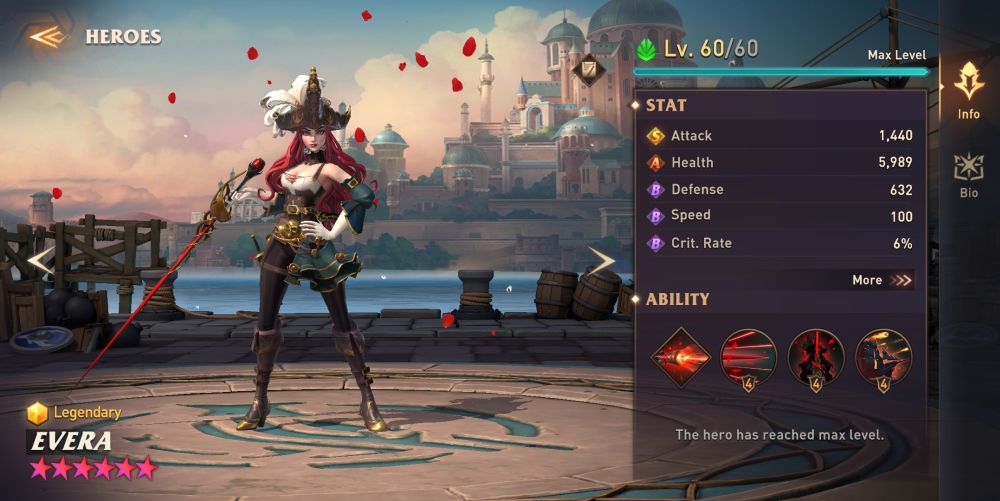Switch to the Info tab
The image size is (1000, 501).
pyautogui.click(x=968, y=91)
